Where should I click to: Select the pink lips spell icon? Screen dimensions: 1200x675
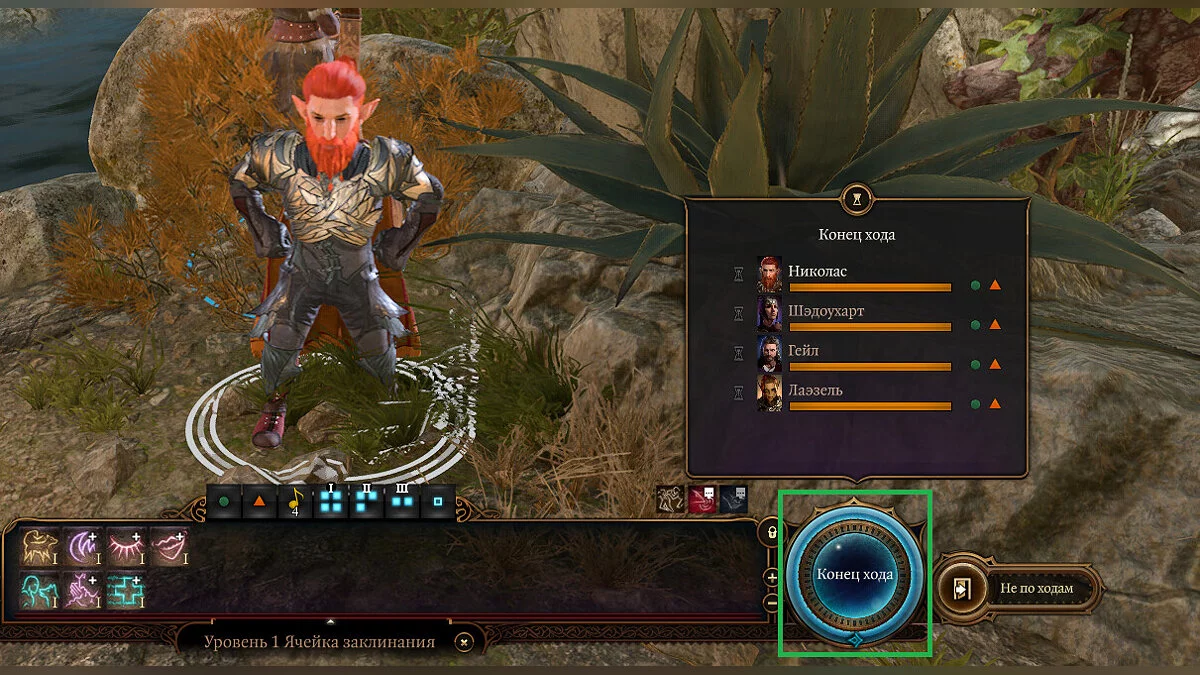pyautogui.click(x=168, y=547)
